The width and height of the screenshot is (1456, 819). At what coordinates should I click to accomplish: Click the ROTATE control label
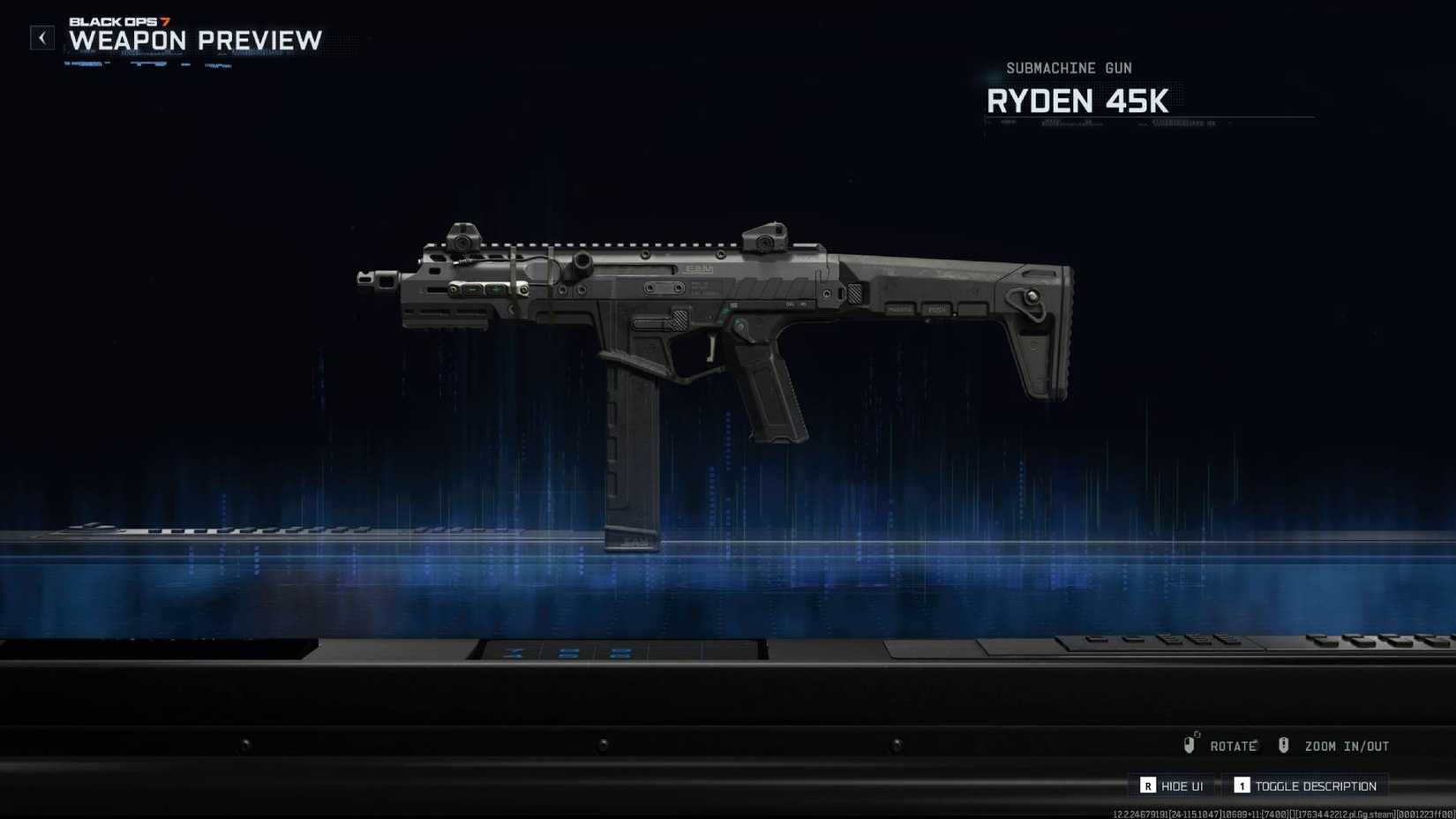pos(1235,745)
